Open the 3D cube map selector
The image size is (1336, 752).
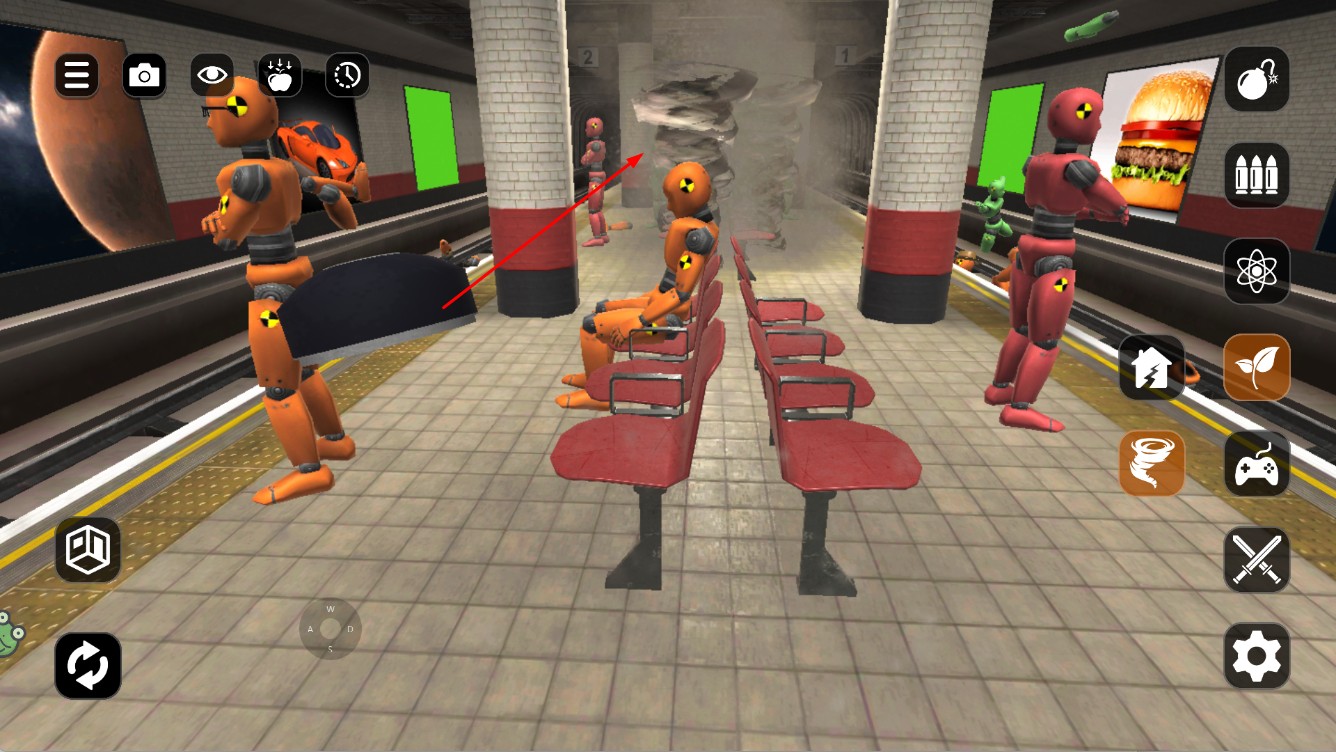pos(88,549)
